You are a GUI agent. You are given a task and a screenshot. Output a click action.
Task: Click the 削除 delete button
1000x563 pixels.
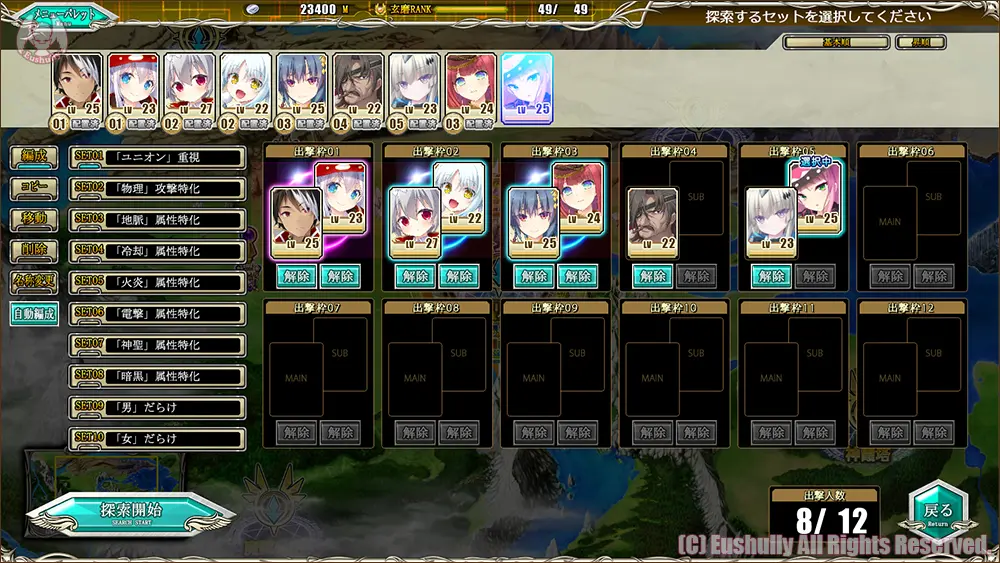tap(33, 250)
